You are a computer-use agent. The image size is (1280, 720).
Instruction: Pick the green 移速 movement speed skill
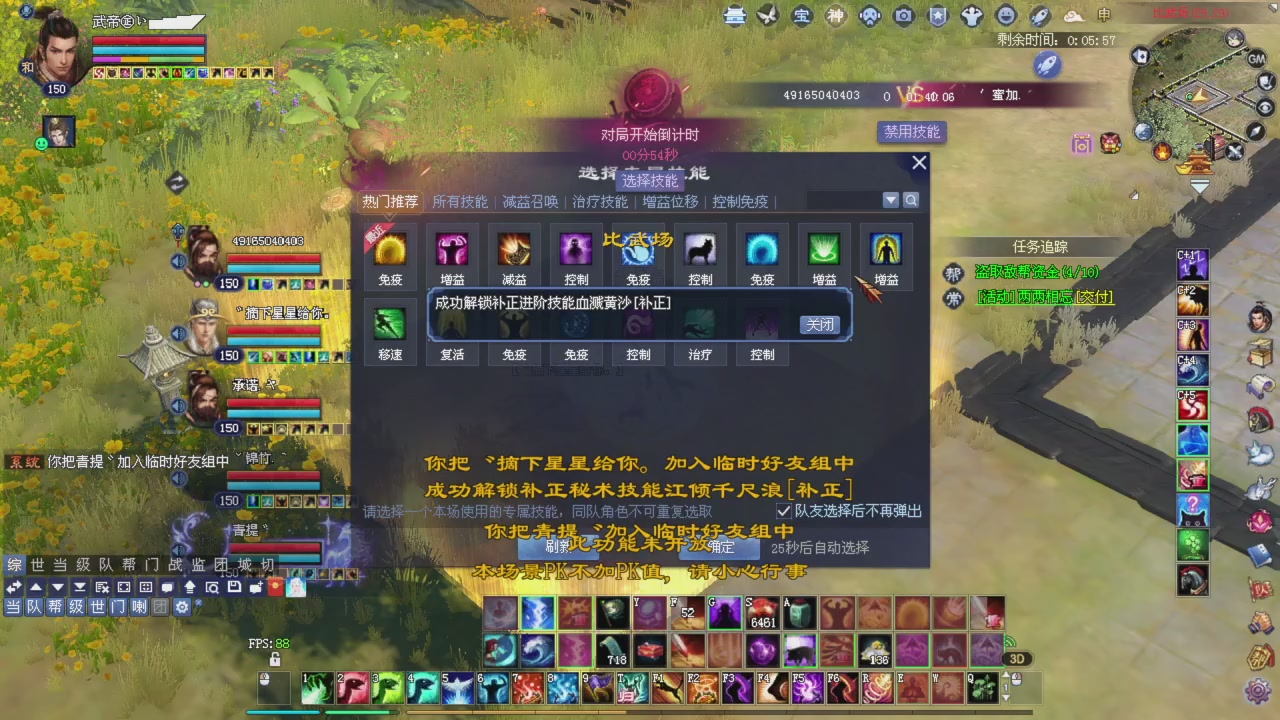[389, 322]
